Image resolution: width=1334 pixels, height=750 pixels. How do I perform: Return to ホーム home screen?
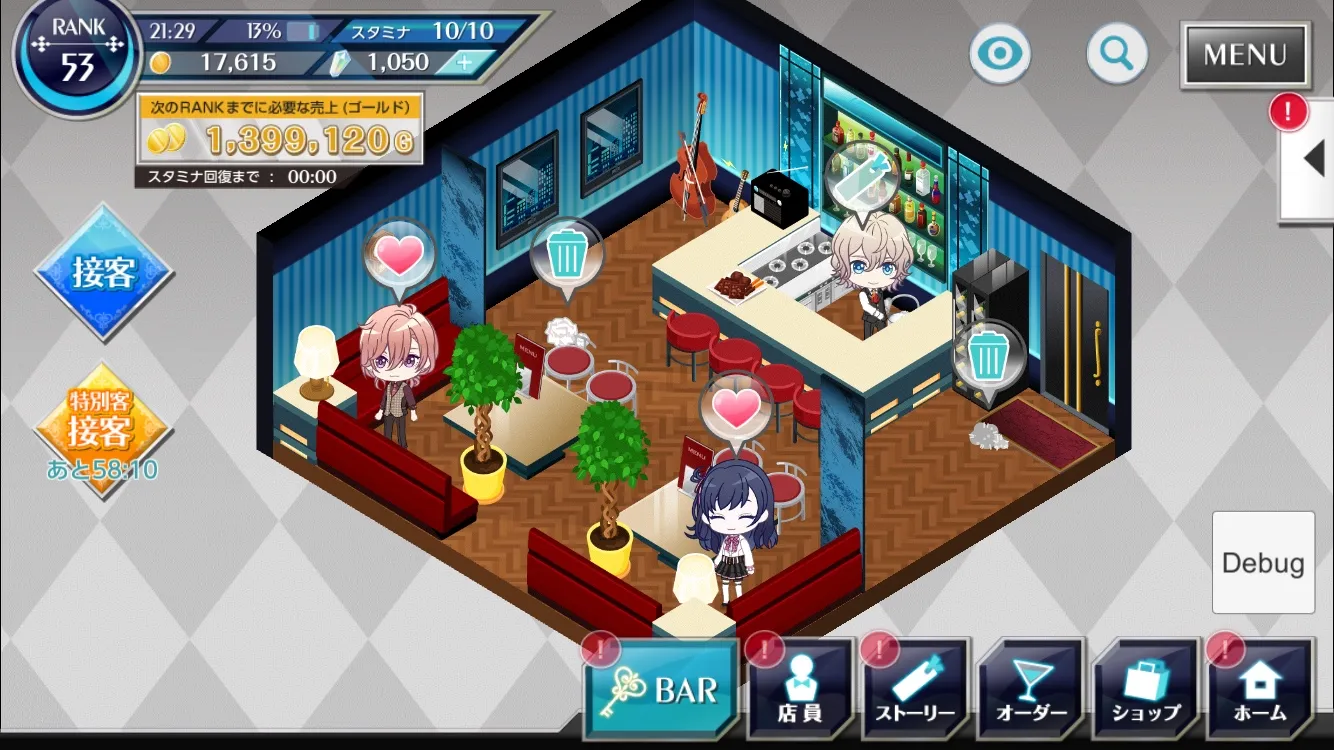click(1260, 690)
